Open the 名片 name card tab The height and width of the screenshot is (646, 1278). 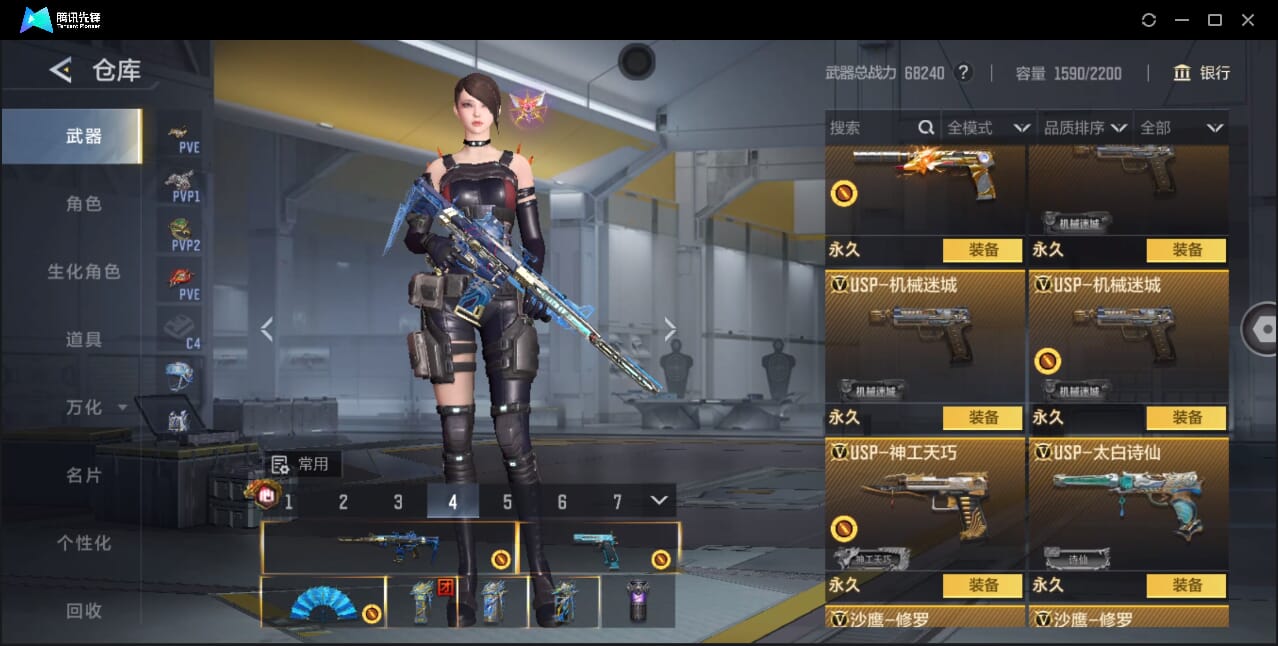click(84, 475)
